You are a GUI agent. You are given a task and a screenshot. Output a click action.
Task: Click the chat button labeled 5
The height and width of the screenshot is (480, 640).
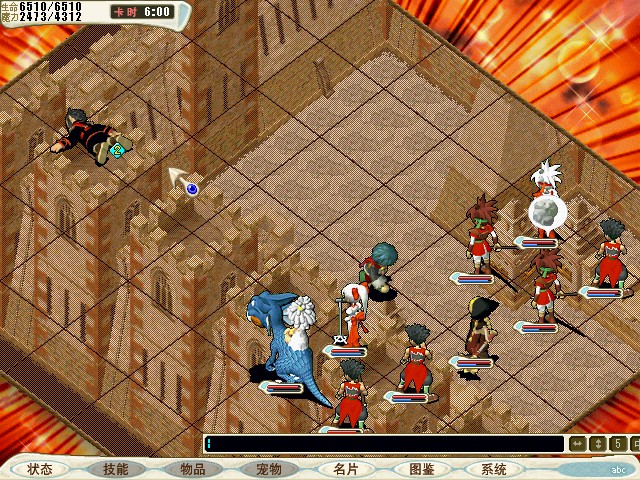[x=617, y=443]
